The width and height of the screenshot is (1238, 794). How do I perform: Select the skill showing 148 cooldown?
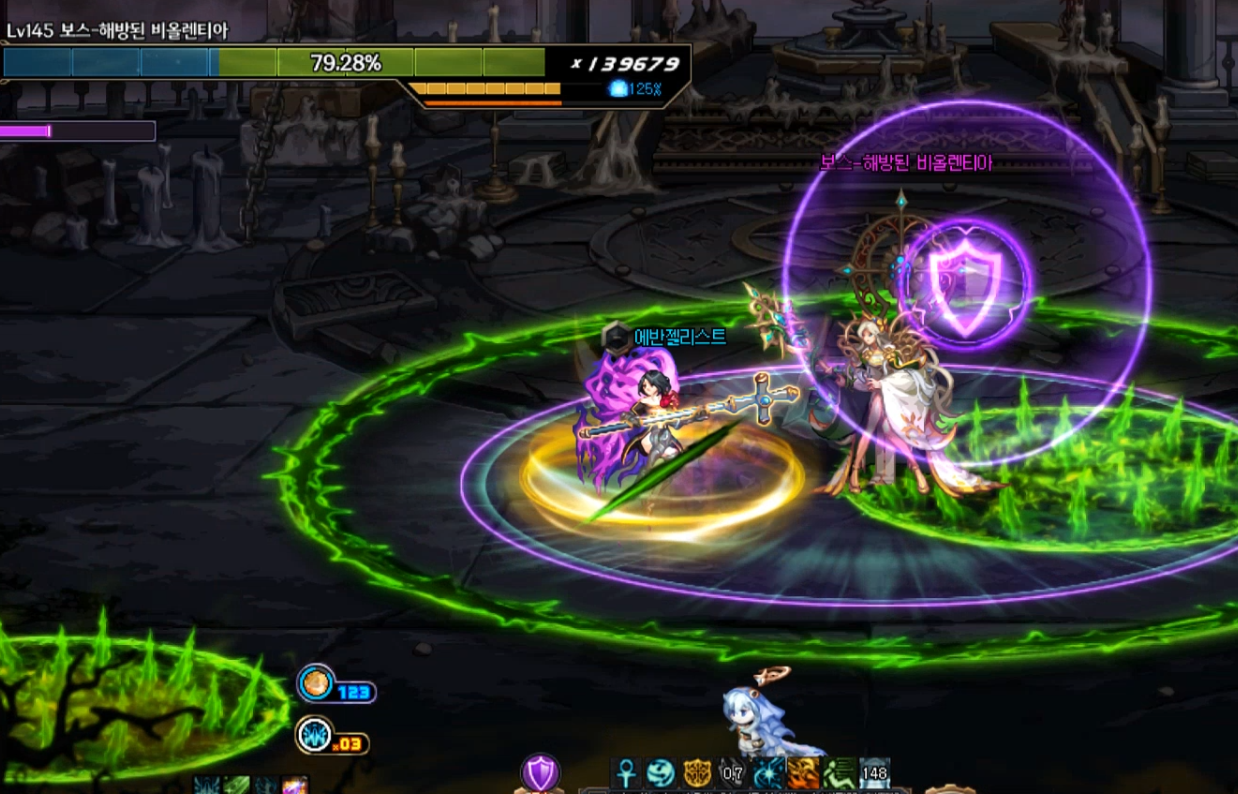click(874, 773)
